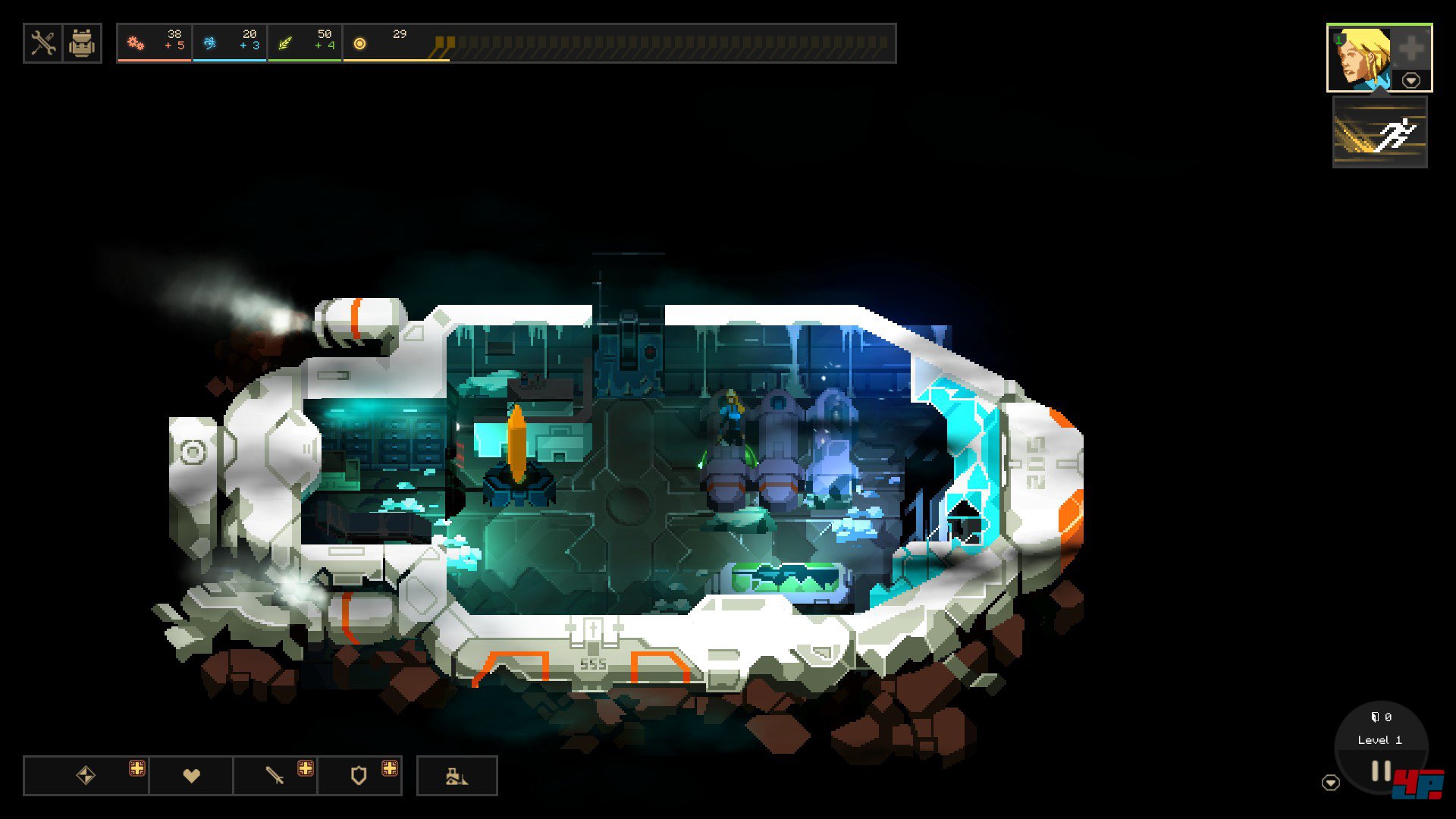
Task: Select the diamond major module category
Action: (x=86, y=775)
